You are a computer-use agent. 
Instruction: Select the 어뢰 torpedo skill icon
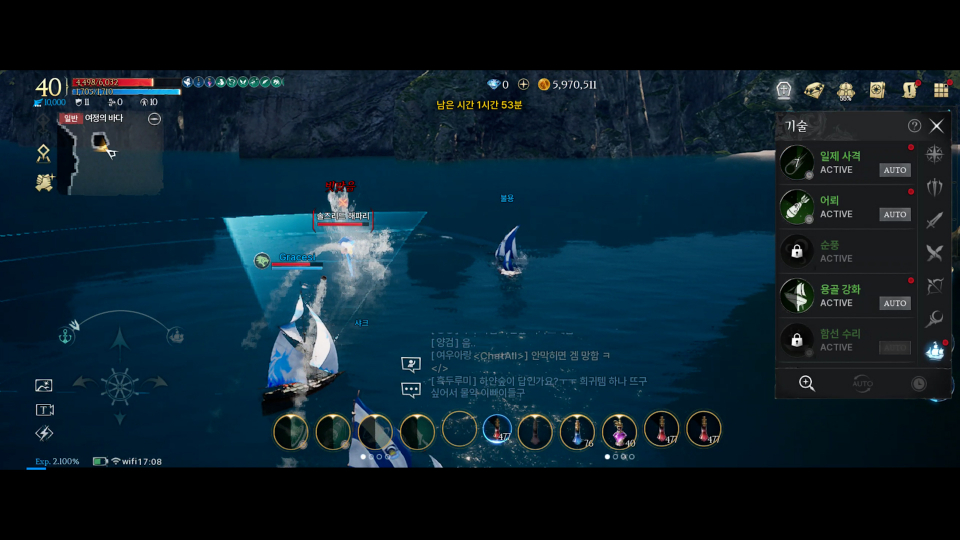click(x=797, y=207)
